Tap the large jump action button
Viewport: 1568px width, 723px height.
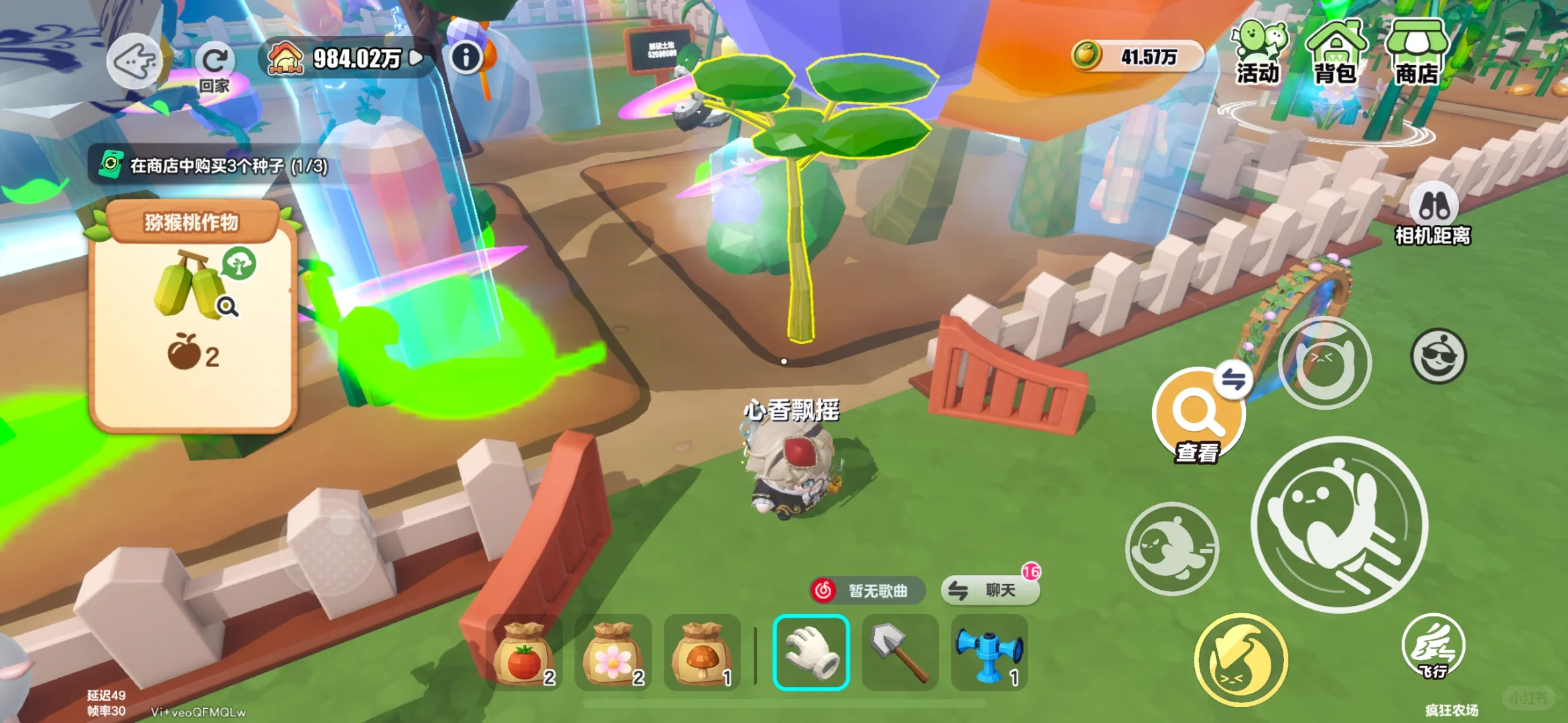pos(1340,524)
